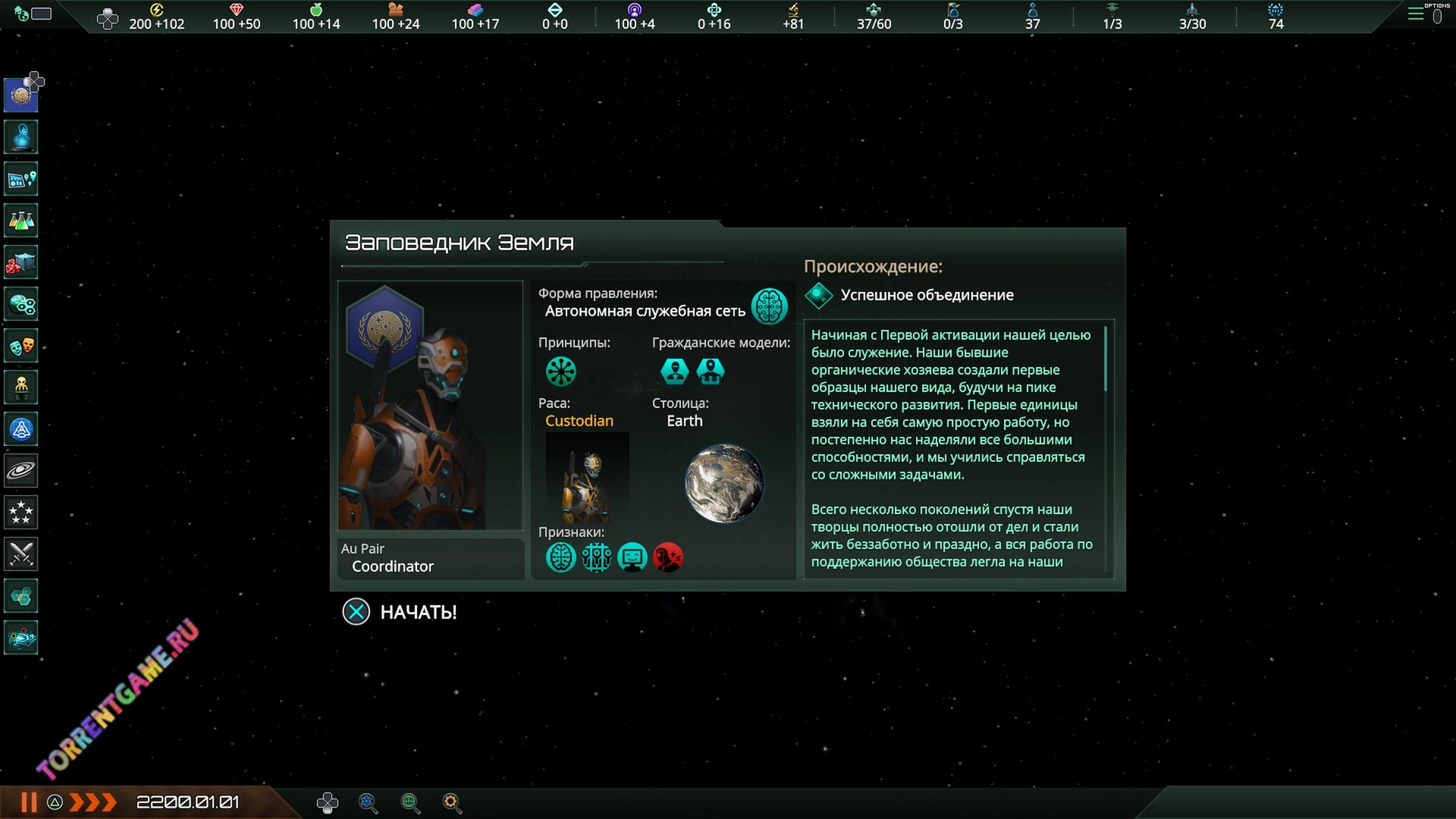The image size is (1456, 819).
Task: Select the blue physics research magnifier
Action: [x=368, y=803]
